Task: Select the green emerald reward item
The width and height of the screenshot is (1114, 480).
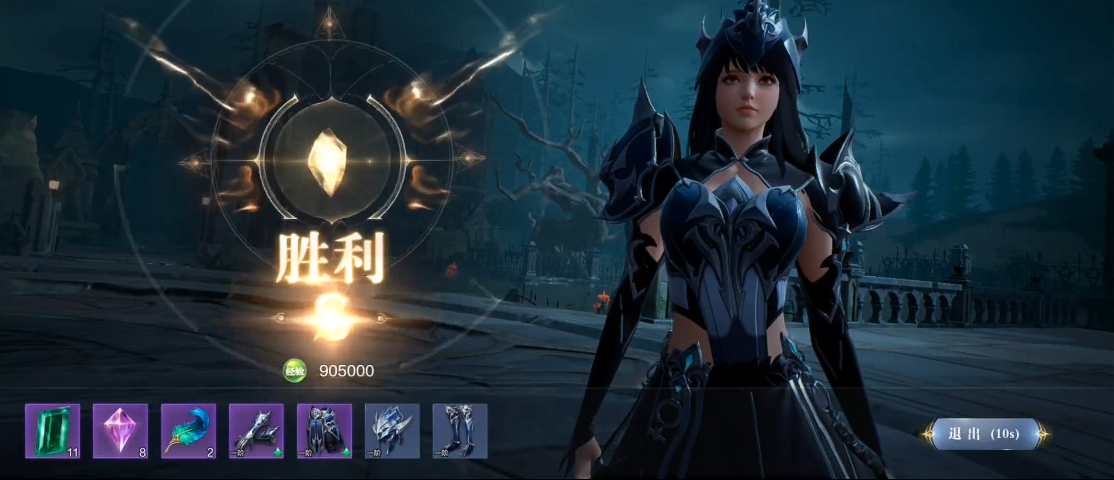Action: coord(52,431)
